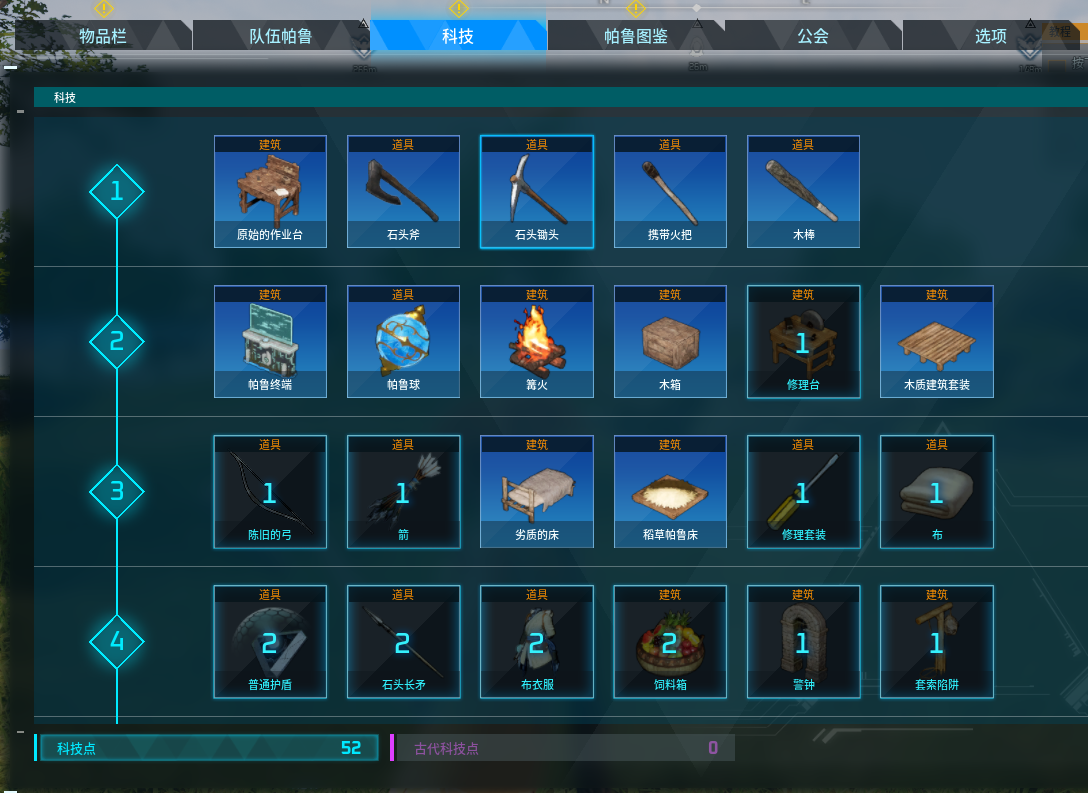Select the 原始的作业台 technology
This screenshot has width=1088, height=793.
(270, 192)
